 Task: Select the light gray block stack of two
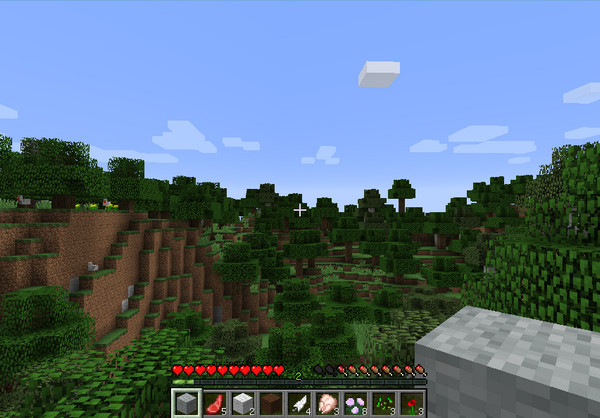241,404
